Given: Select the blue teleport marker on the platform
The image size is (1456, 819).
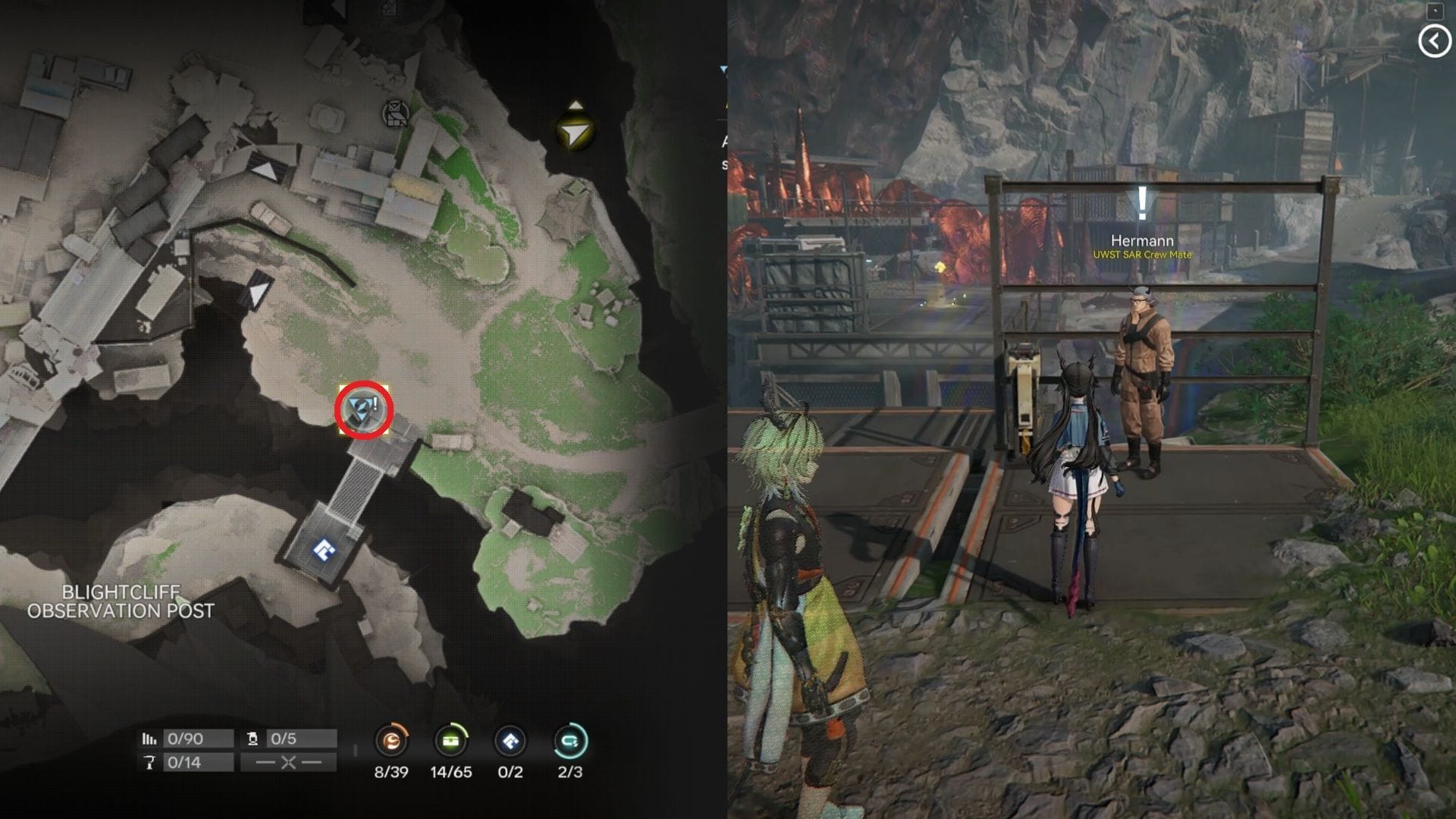Looking at the screenshot, I should pyautogui.click(x=325, y=550).
